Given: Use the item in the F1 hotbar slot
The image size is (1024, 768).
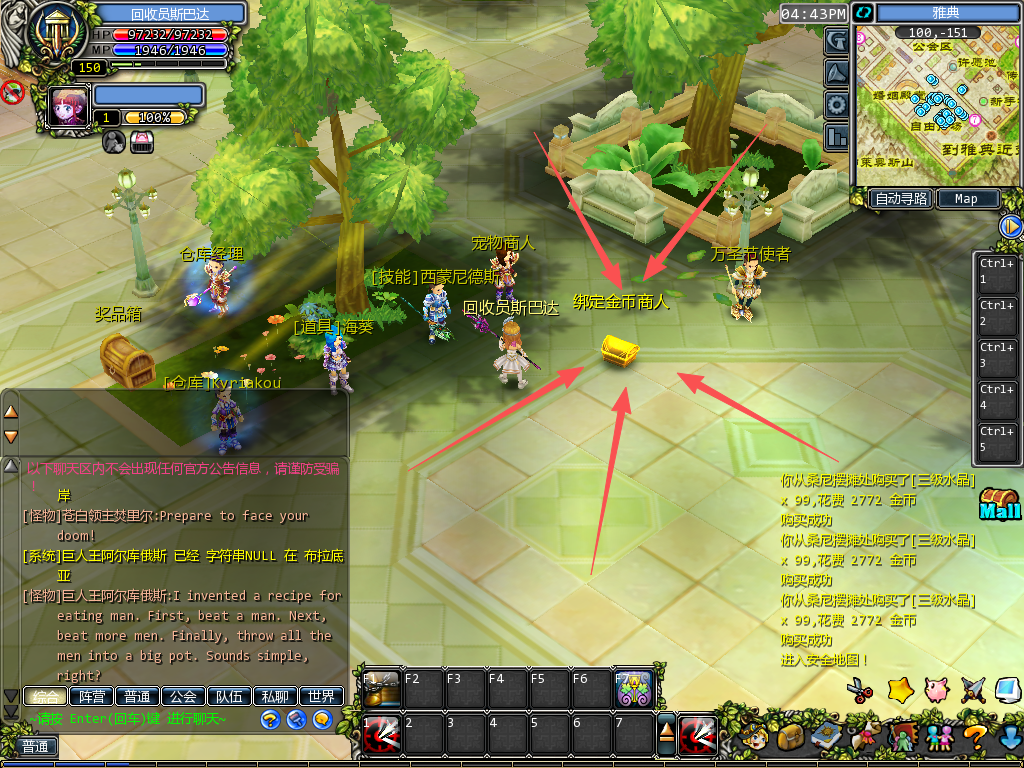Looking at the screenshot, I should (x=381, y=688).
